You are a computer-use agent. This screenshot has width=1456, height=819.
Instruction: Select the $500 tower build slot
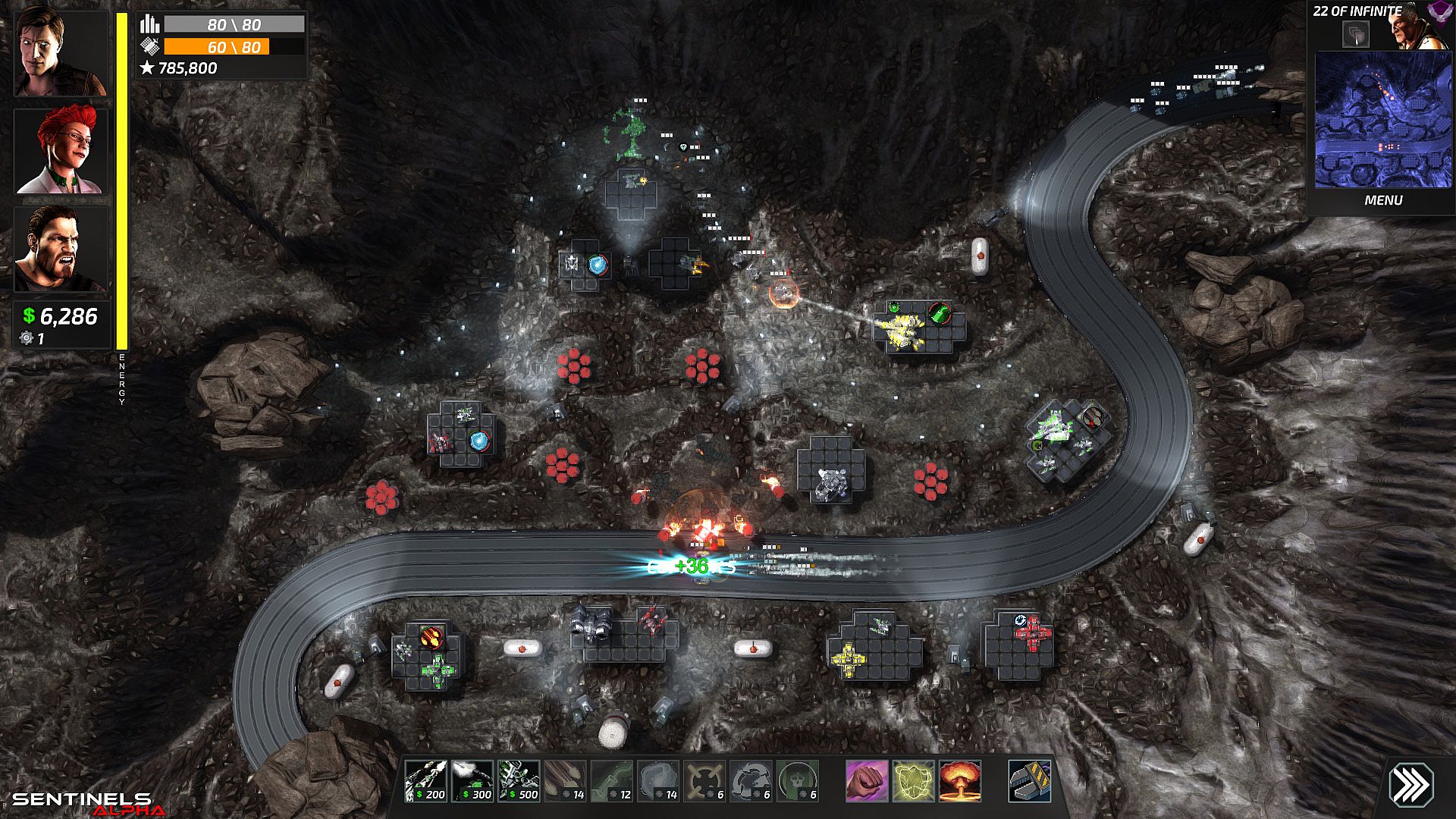(x=519, y=781)
